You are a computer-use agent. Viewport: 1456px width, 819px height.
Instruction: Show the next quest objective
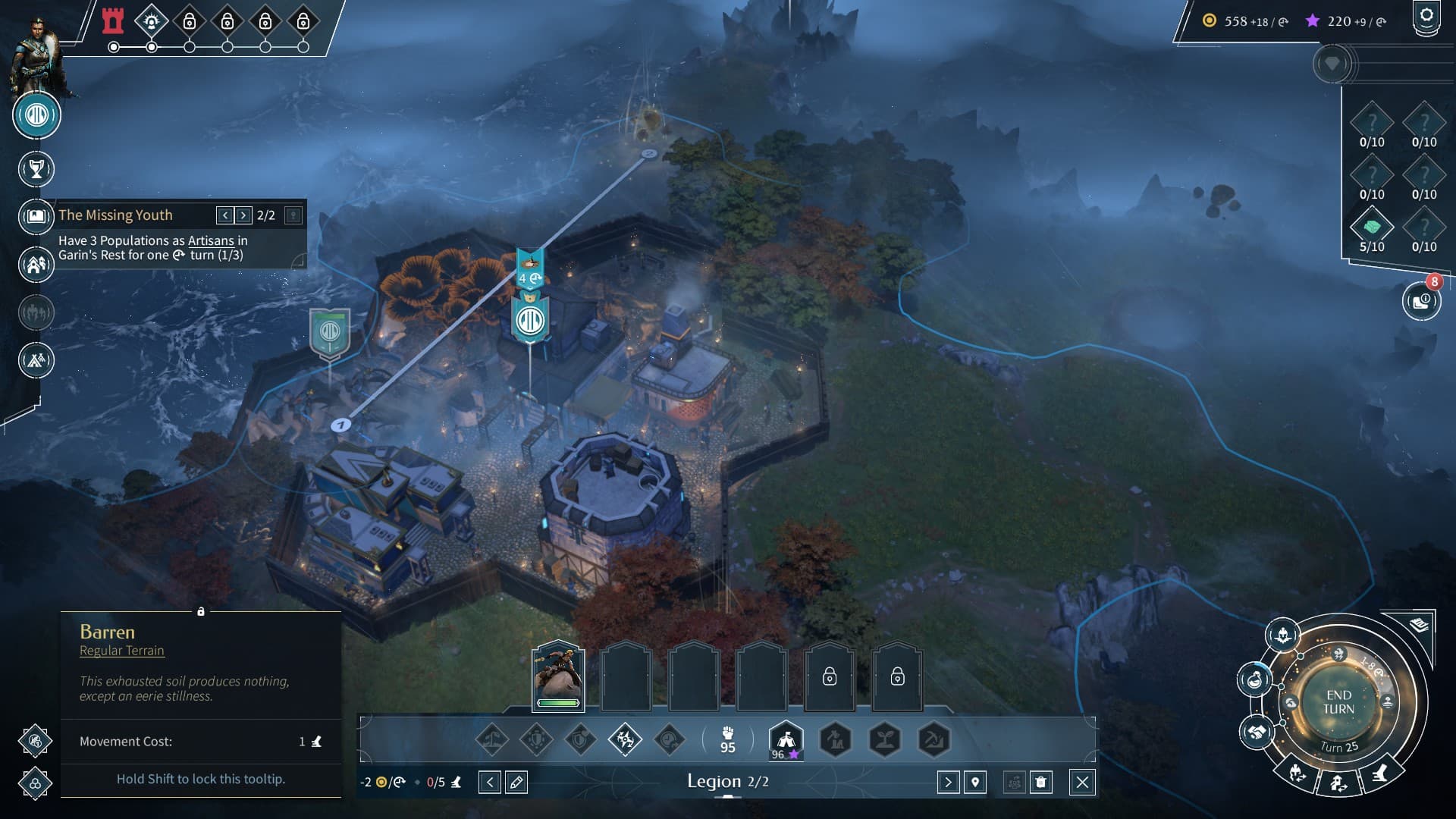tap(243, 215)
